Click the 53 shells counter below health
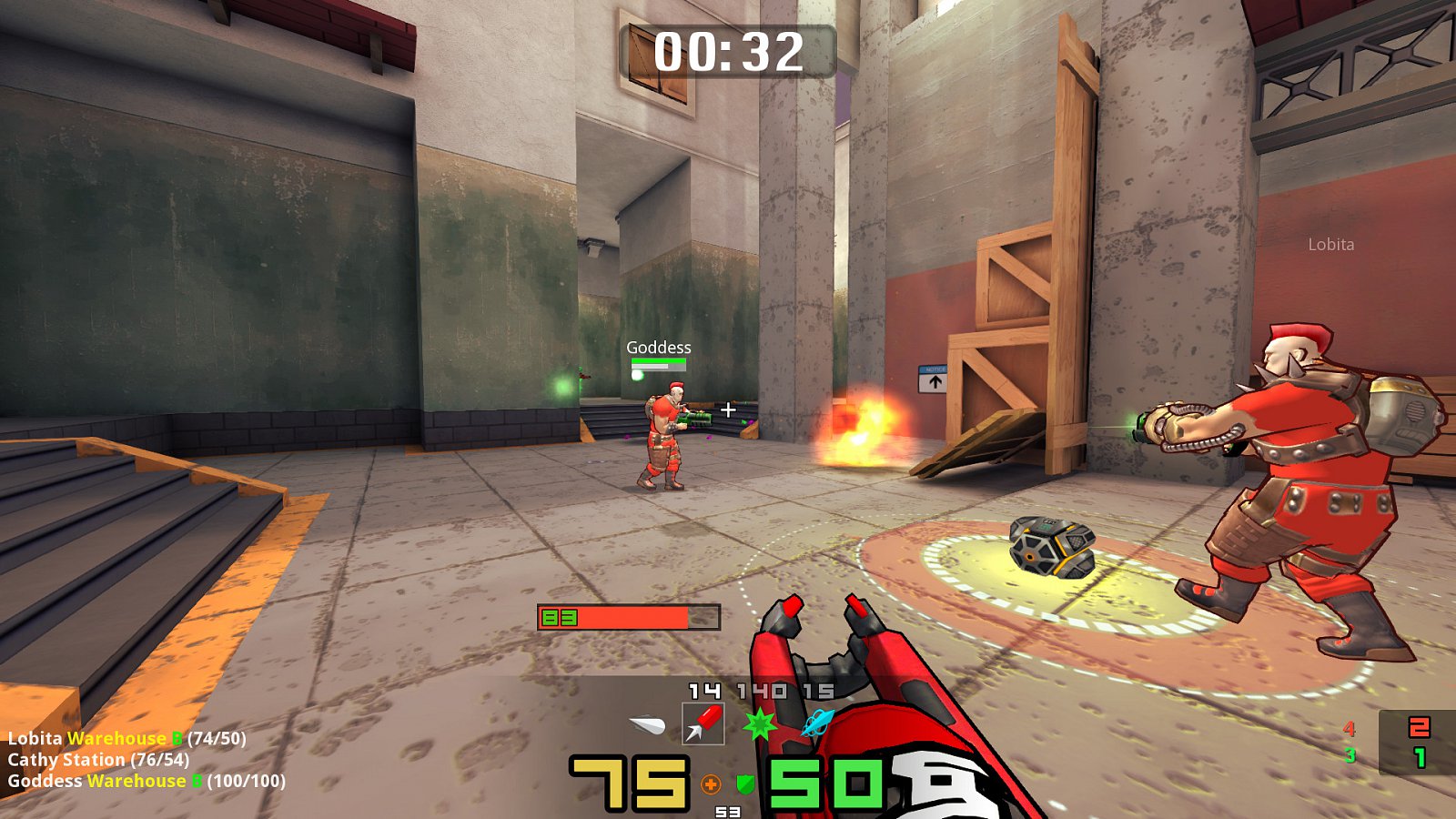The width and height of the screenshot is (1456, 819). pos(728,812)
